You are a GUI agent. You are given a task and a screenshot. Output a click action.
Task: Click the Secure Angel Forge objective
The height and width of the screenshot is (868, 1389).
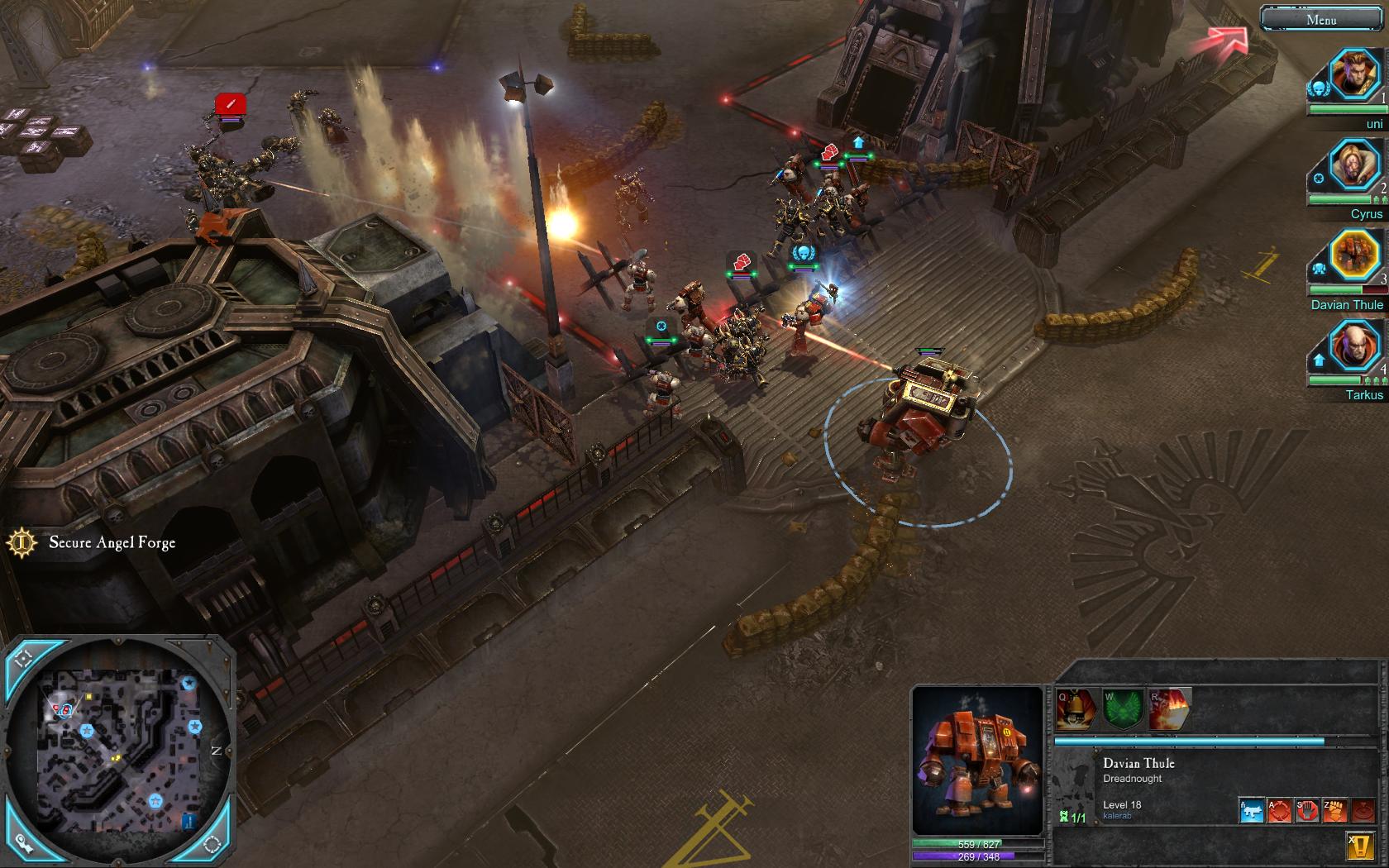[112, 543]
